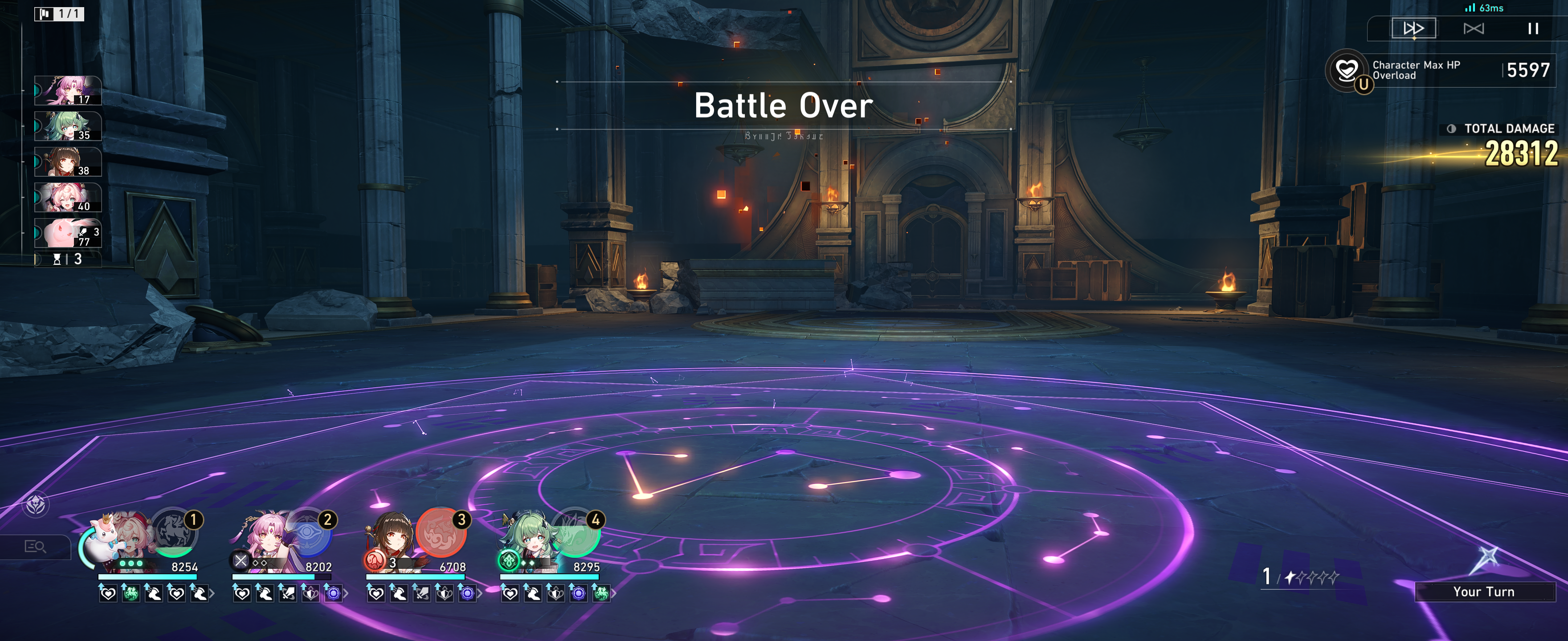
Task: Select the pink creature turn-order entry numbered 77
Action: click(68, 233)
